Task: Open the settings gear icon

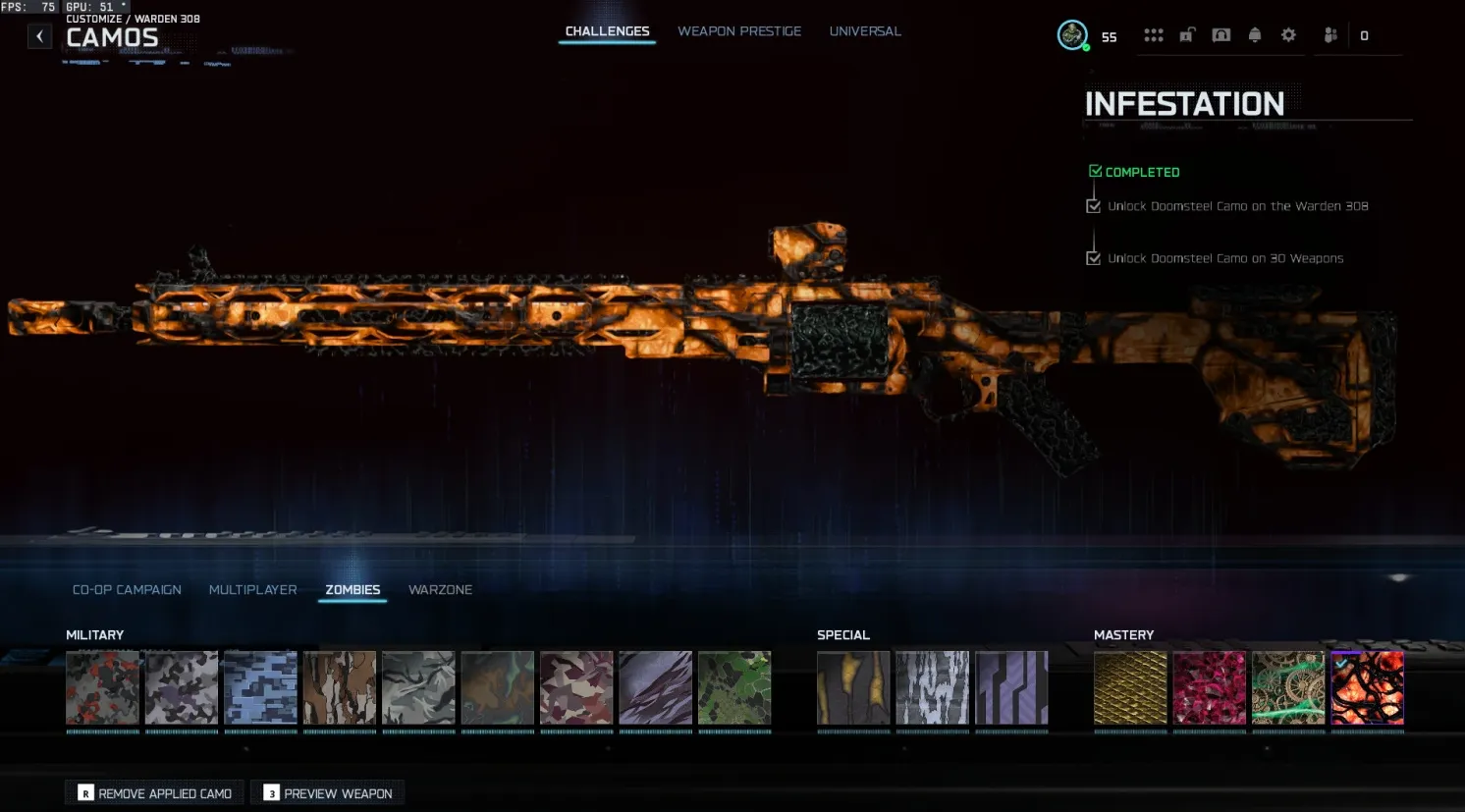Action: [1288, 34]
